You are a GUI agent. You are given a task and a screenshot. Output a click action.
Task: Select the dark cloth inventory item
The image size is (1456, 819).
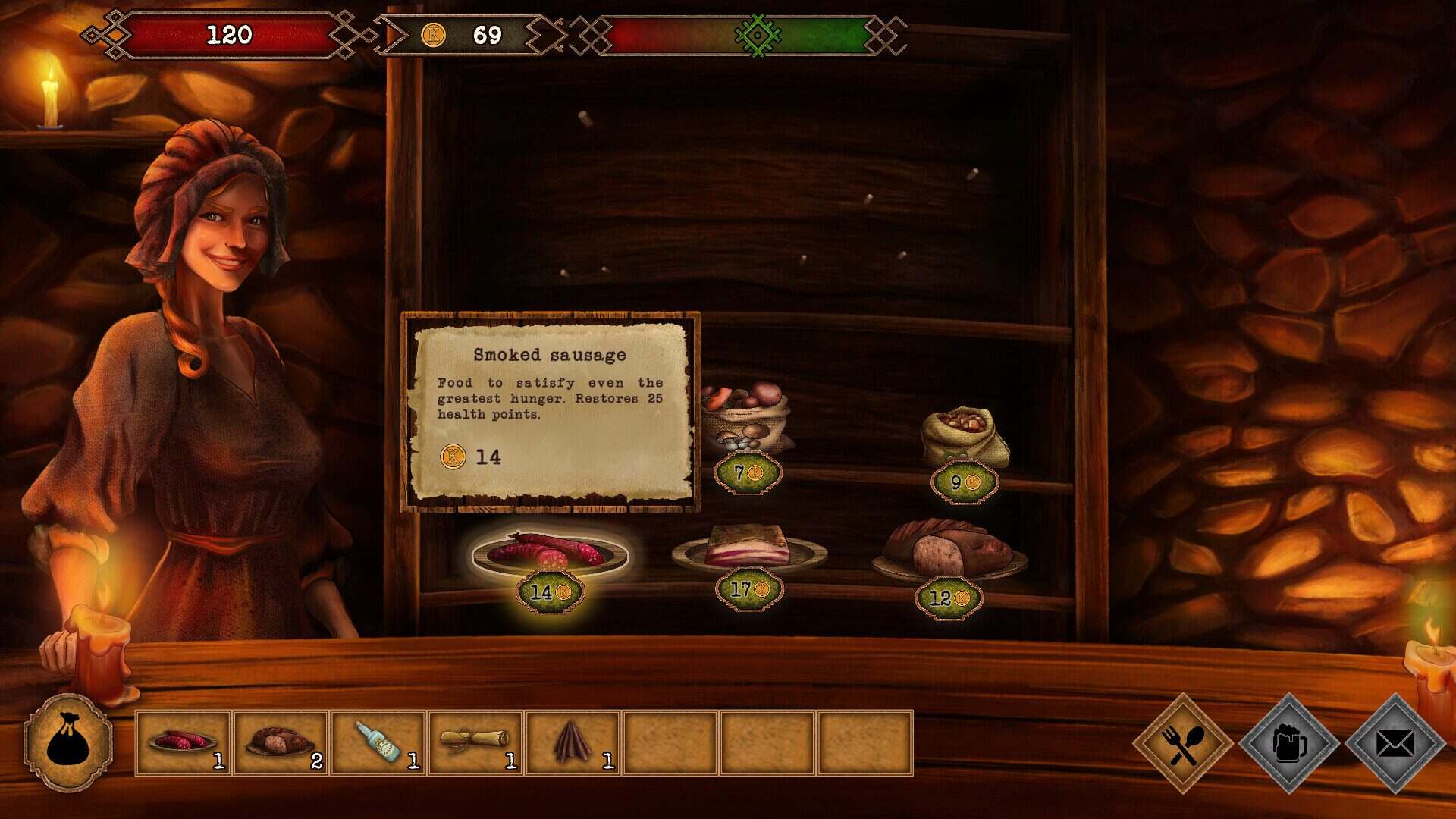tap(573, 742)
